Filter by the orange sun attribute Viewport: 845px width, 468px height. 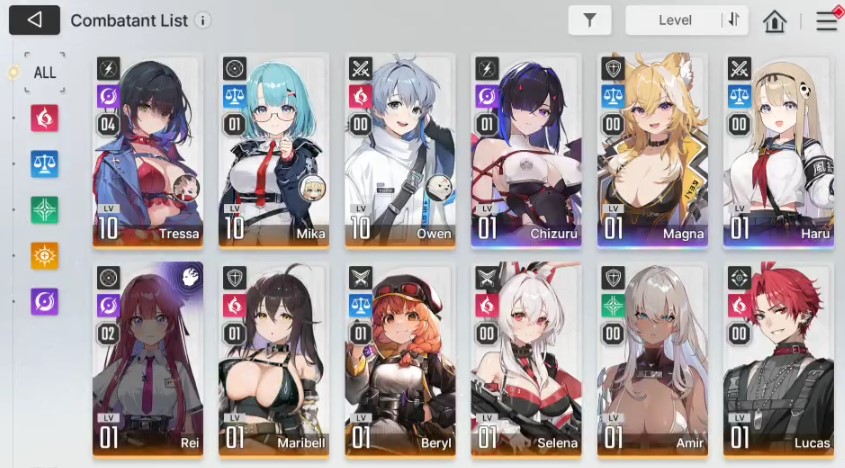pos(44,255)
